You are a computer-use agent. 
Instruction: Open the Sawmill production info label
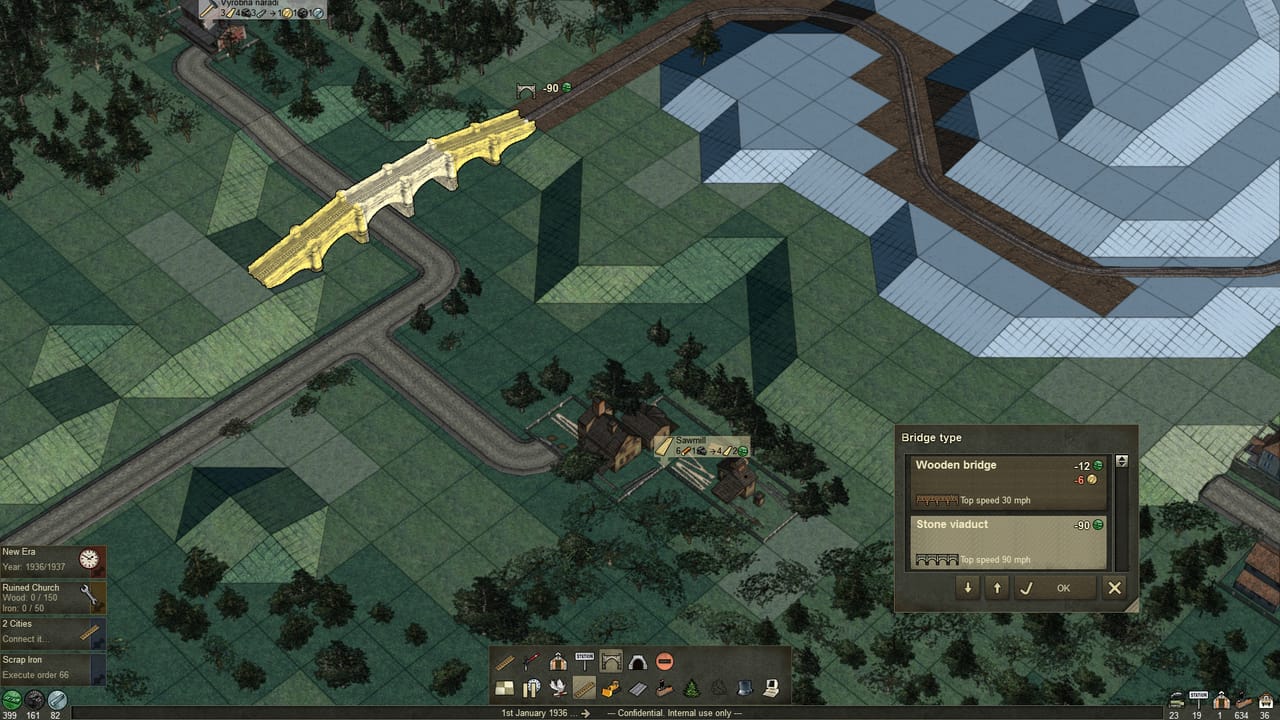[700, 447]
